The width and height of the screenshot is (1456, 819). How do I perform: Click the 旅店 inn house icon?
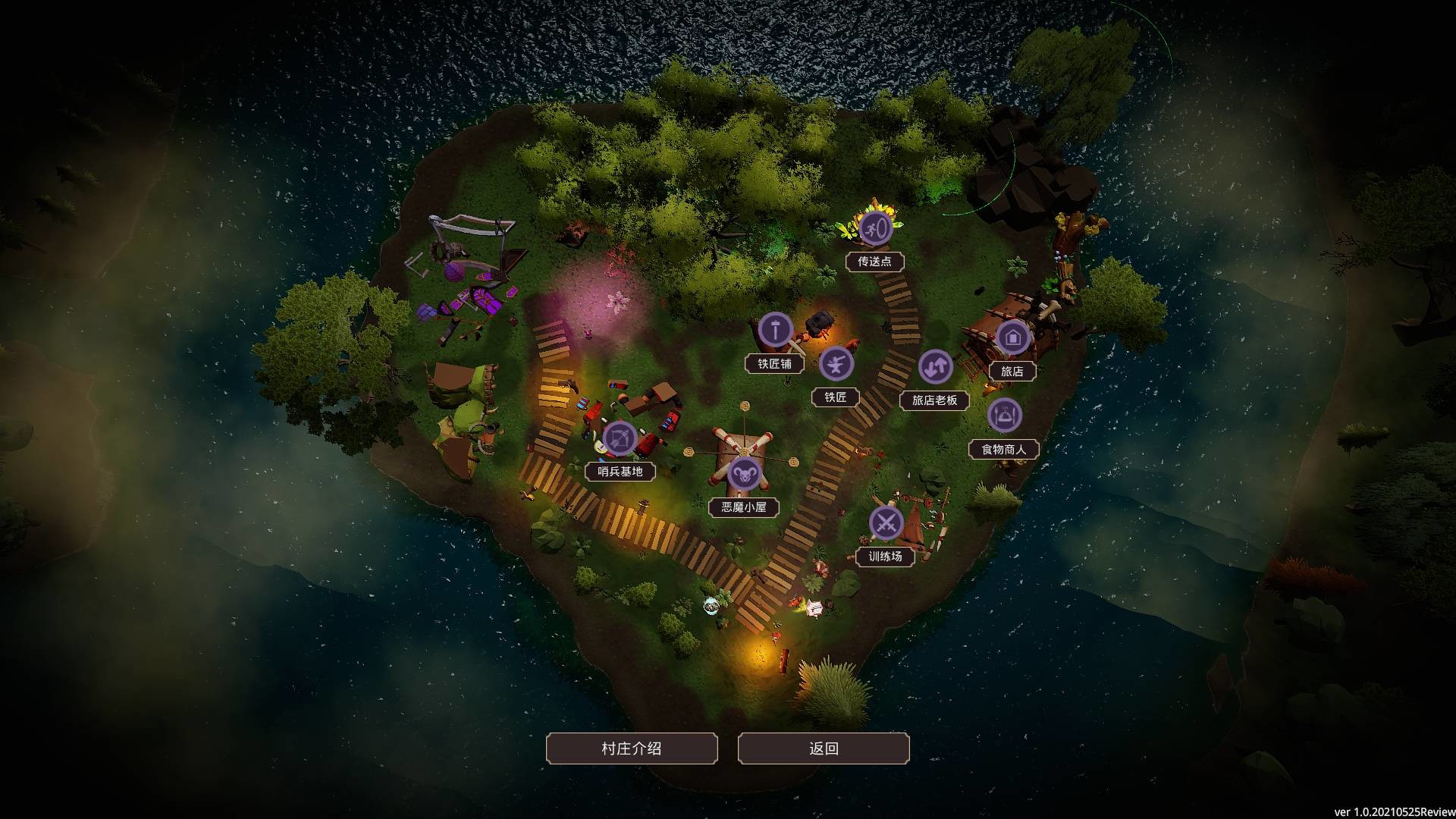1013,338
